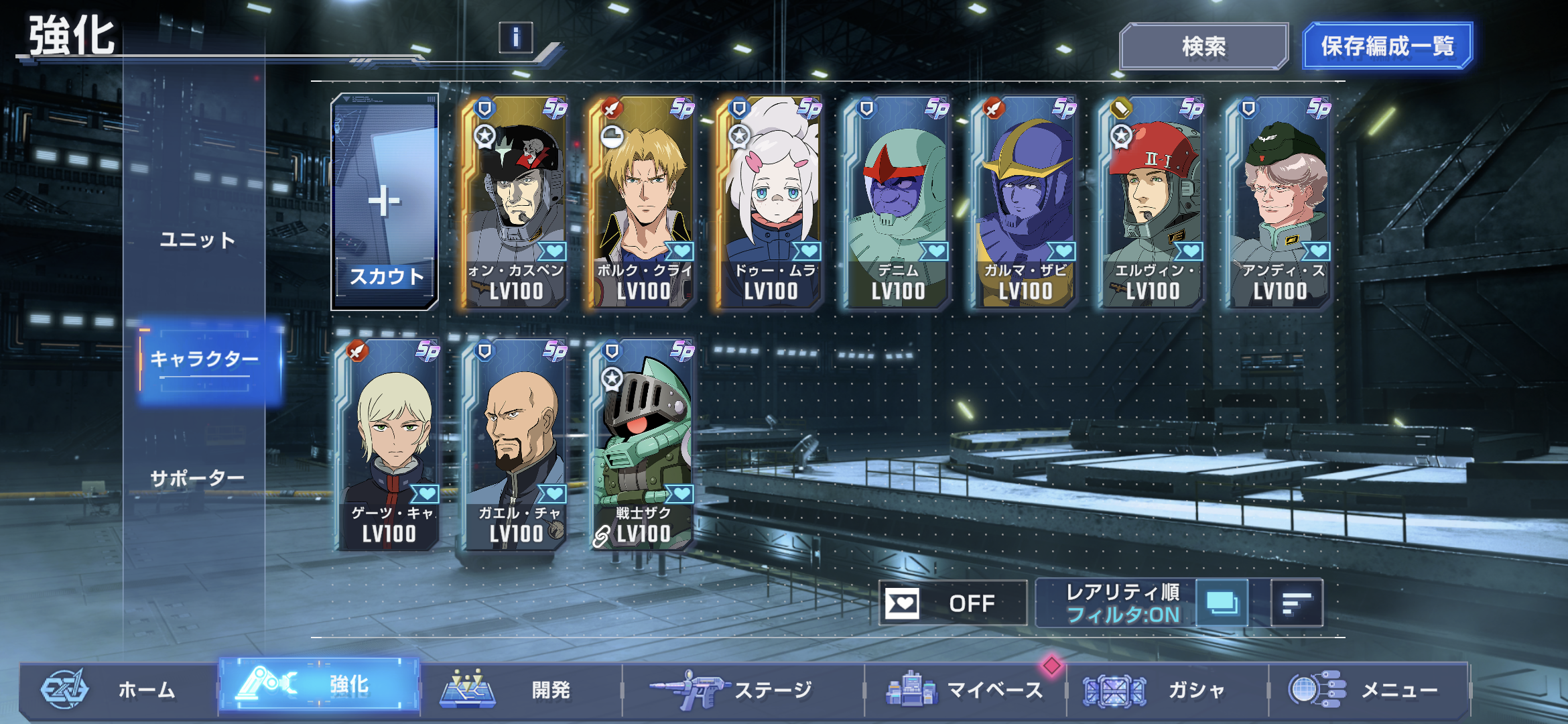1568x724 pixels.
Task: Choose the デニム character card
Action: coord(898,201)
